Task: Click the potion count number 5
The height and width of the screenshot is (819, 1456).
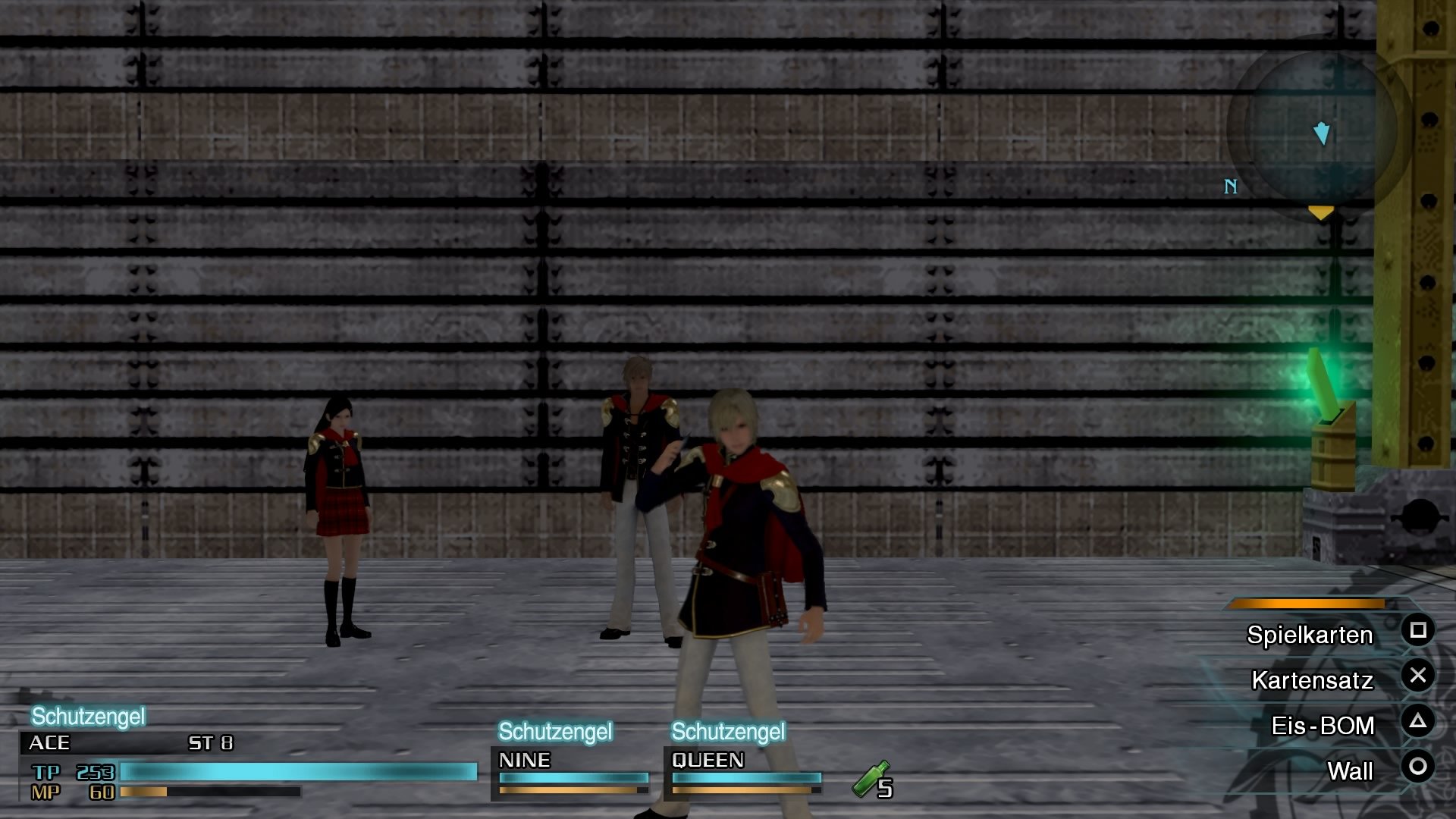Action: [883, 789]
